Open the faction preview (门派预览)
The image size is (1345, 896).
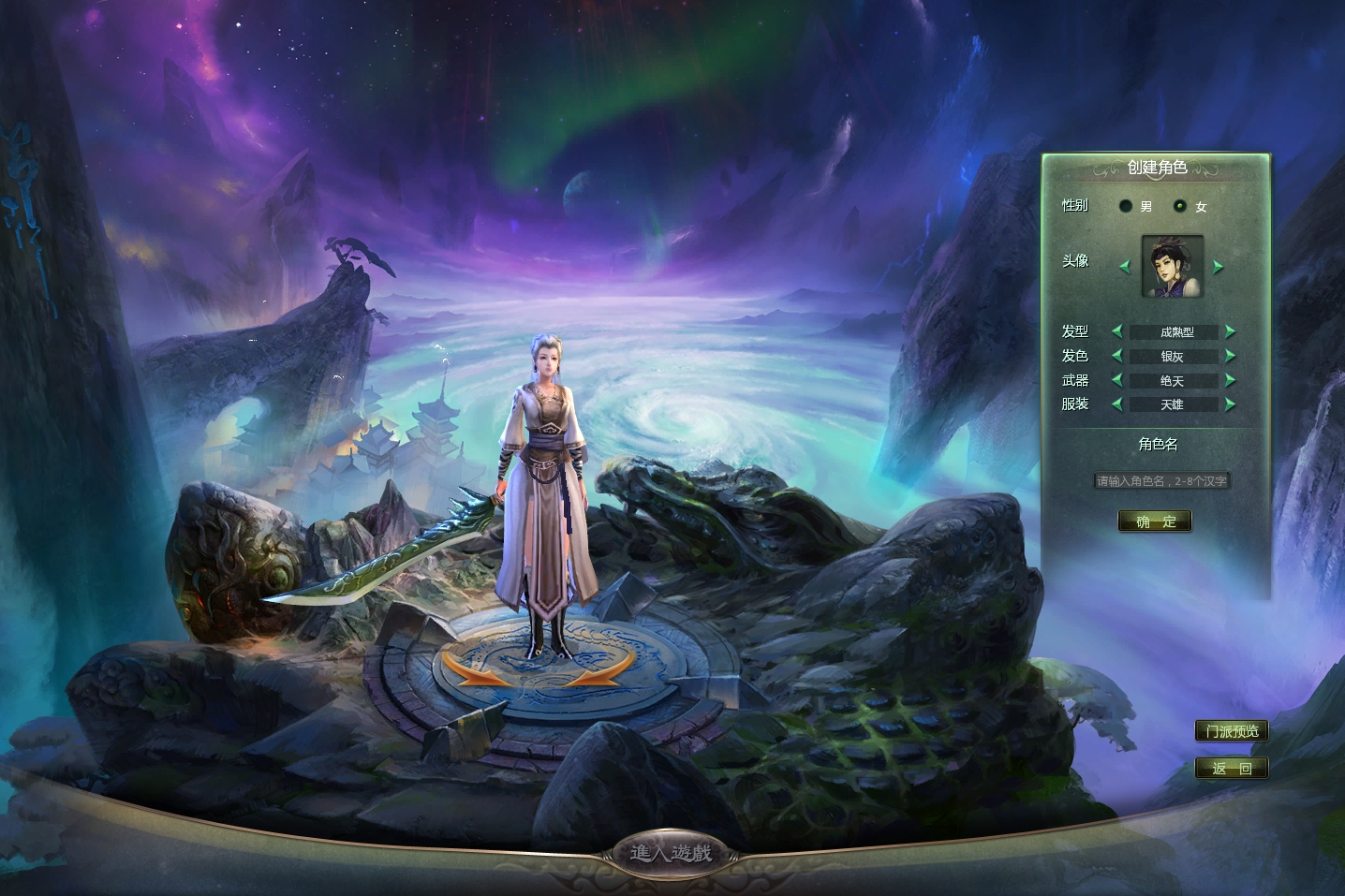tap(1232, 731)
